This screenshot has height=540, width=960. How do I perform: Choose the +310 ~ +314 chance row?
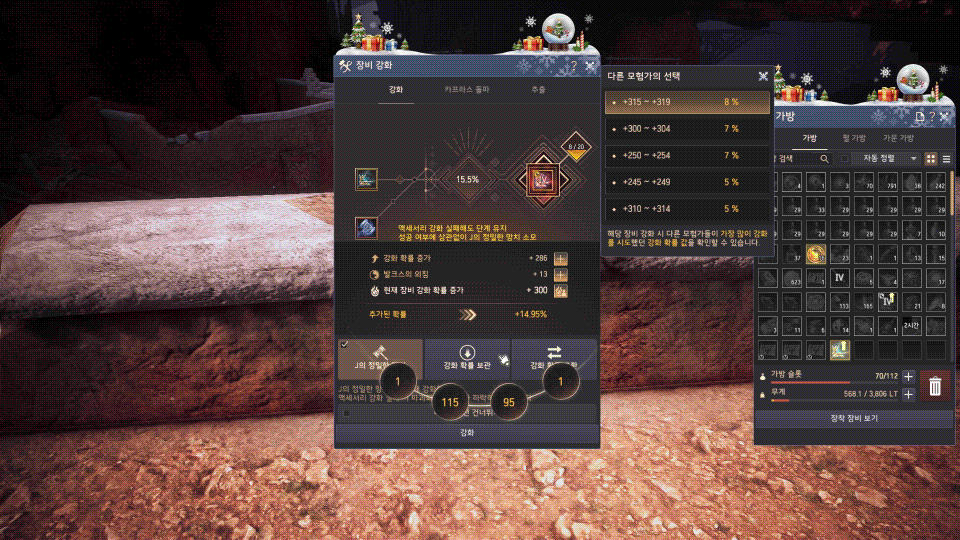pyautogui.click(x=687, y=209)
